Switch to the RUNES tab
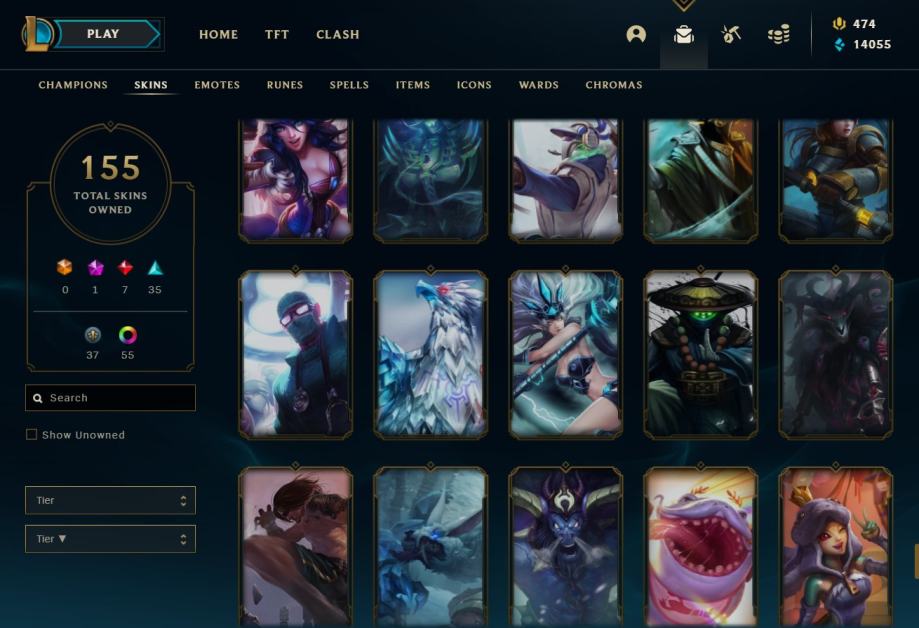 click(285, 85)
